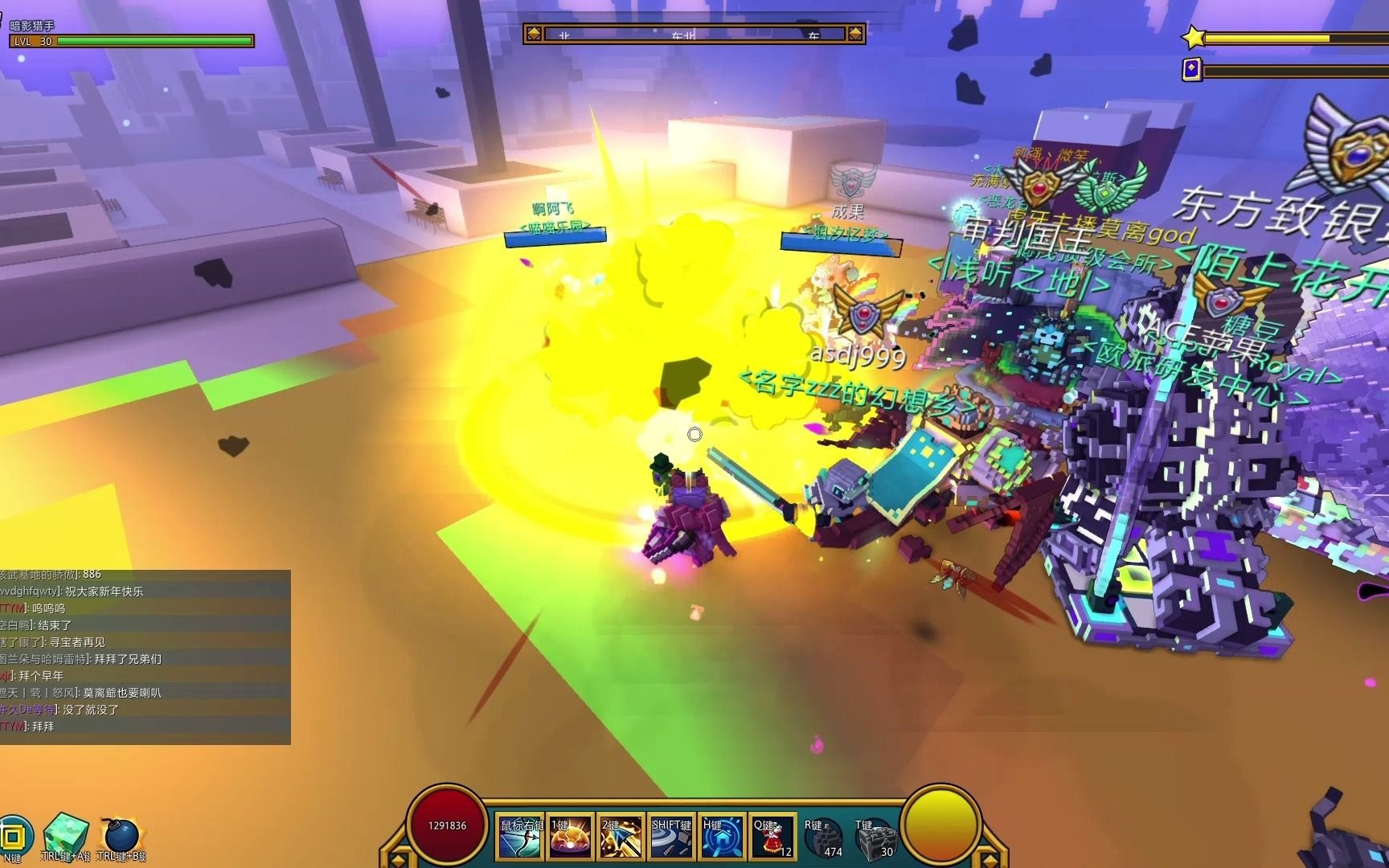Viewport: 1389px width, 868px height.
Task: Trigger the arrow volley ability in slot 2
Action: point(621,837)
